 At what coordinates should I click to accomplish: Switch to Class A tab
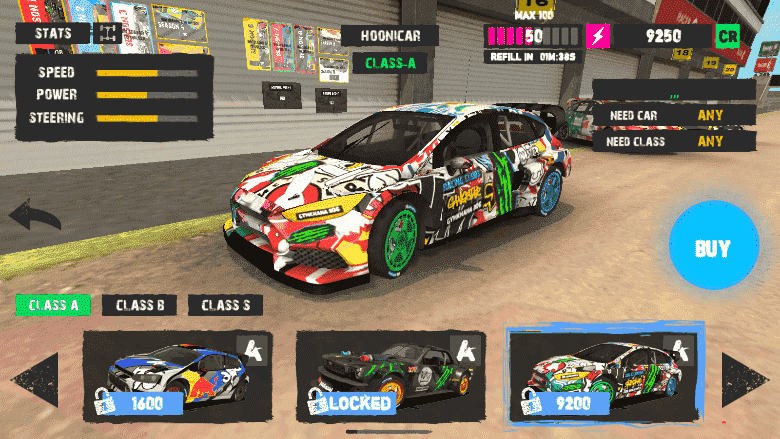[x=53, y=306]
